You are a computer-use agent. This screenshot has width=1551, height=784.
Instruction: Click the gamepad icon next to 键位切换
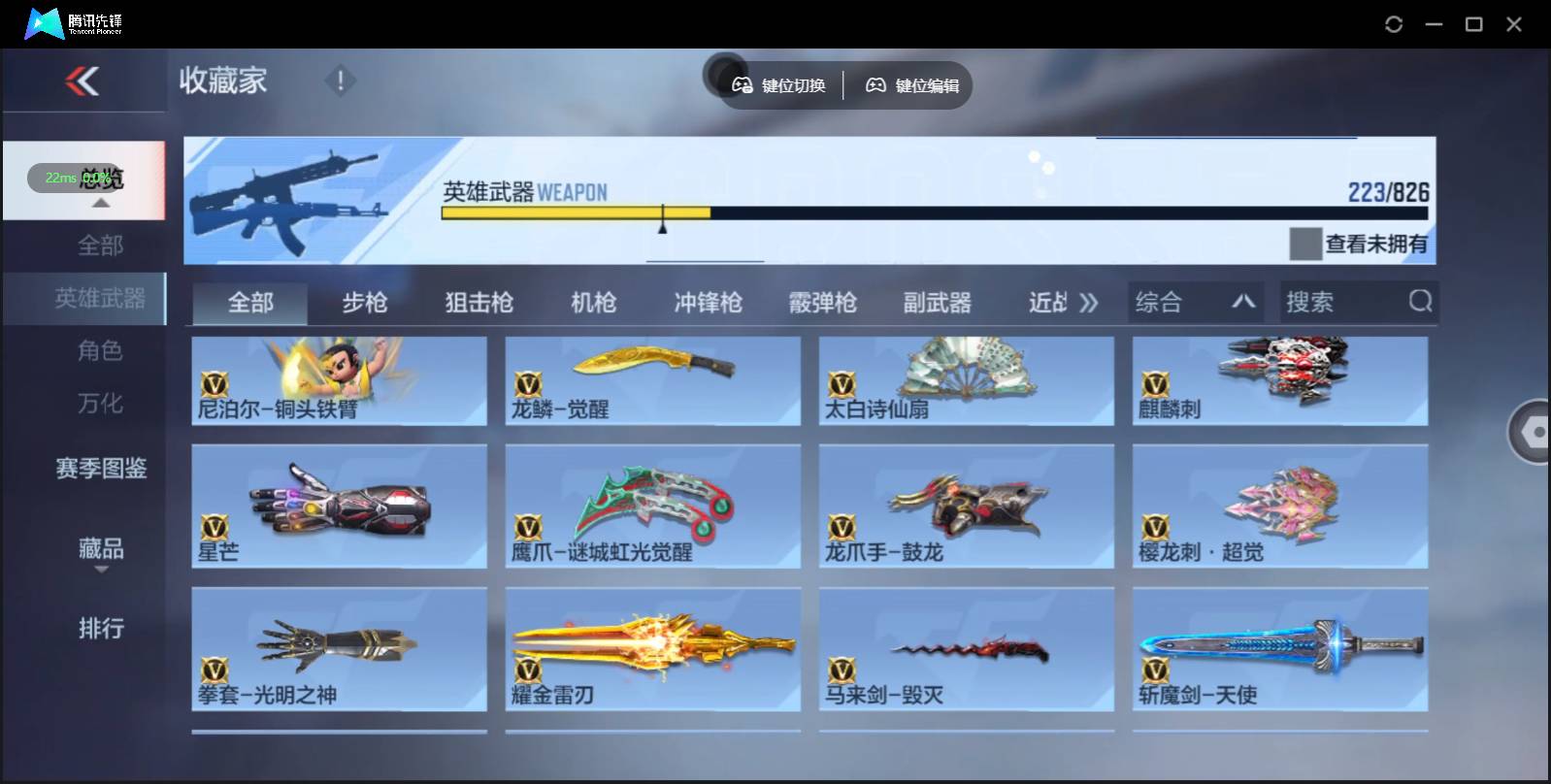(x=742, y=85)
